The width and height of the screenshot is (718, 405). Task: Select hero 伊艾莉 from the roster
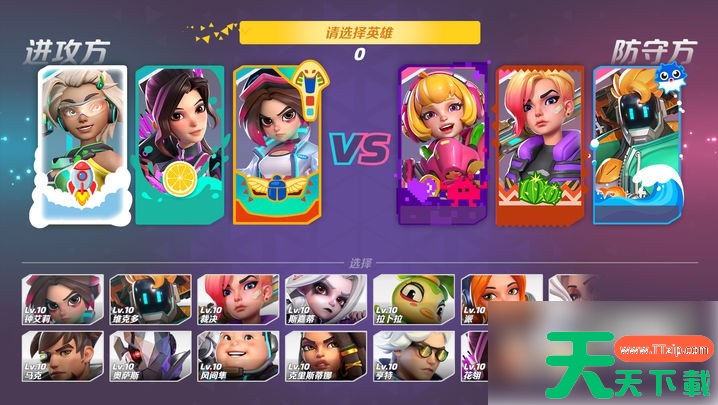[61, 300]
